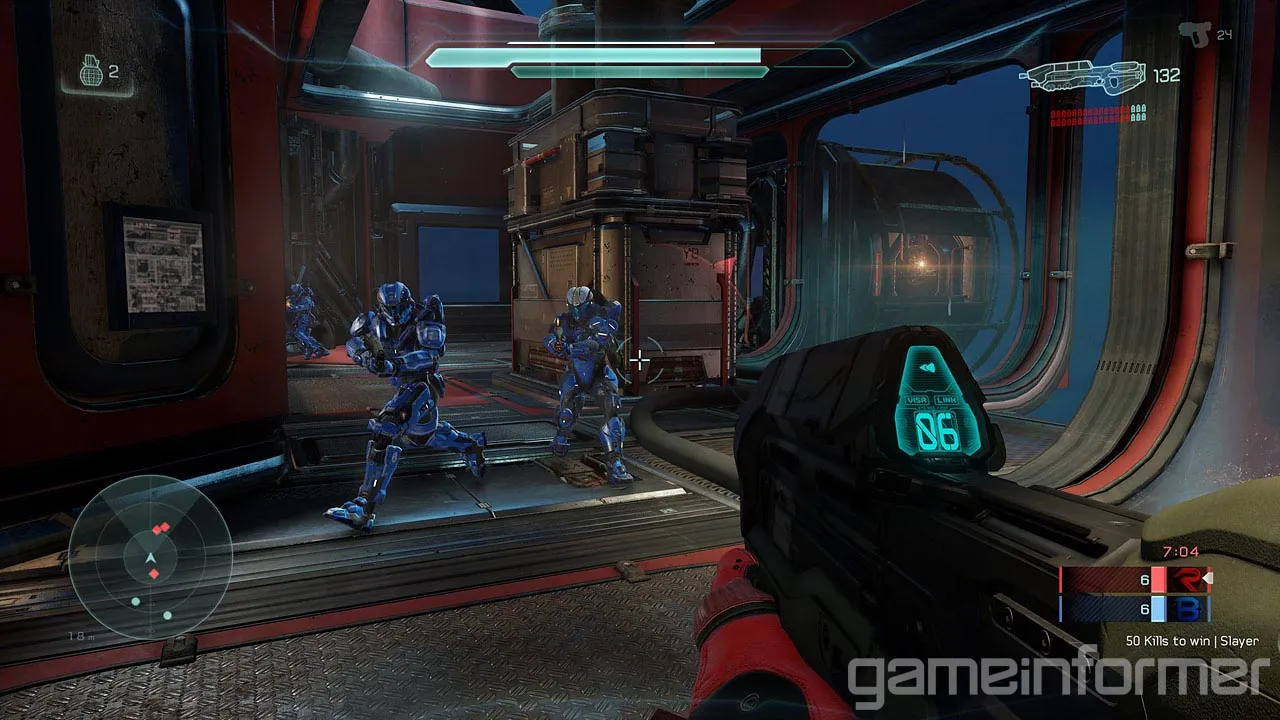Click the circular motion tracker radar

[x=151, y=557]
